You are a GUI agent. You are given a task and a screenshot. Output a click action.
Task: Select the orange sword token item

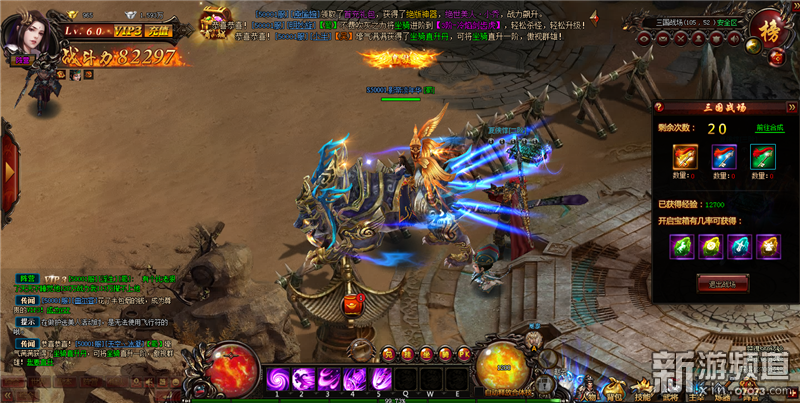click(685, 157)
